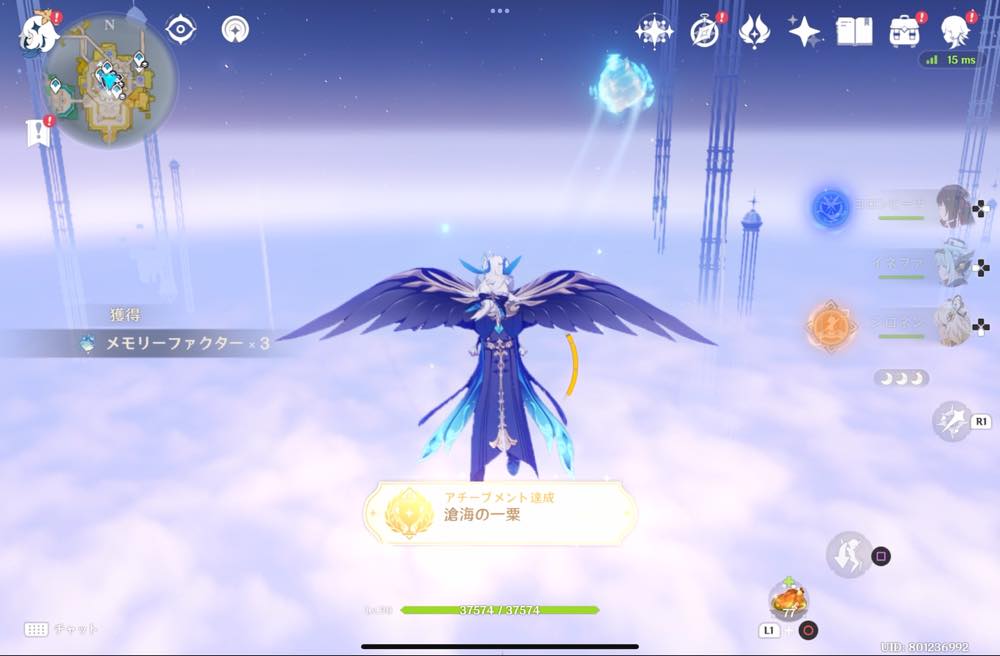Open the circular minimap
1000x656 pixels.
[x=109, y=80]
